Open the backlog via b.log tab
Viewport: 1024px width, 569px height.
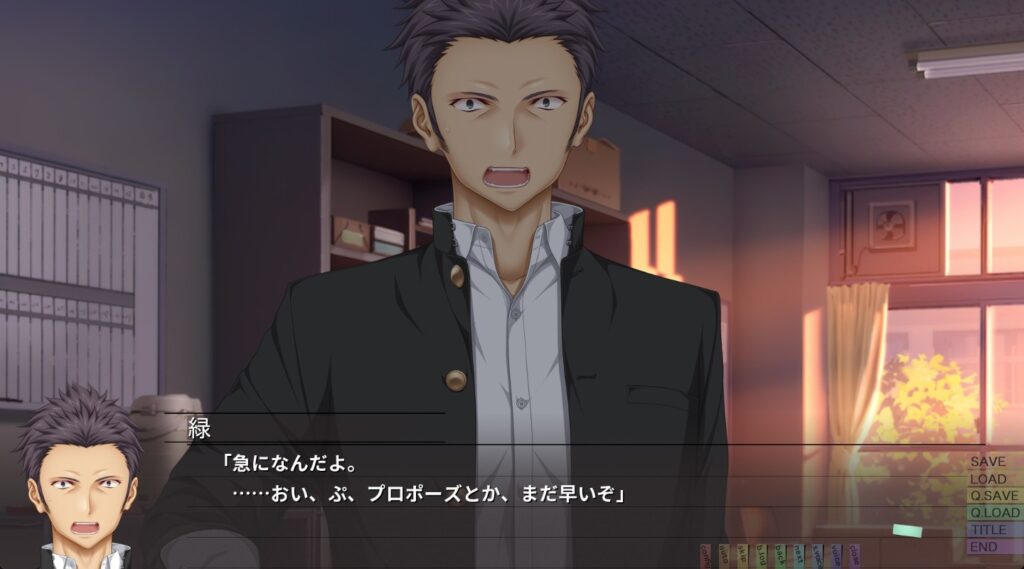tap(761, 556)
